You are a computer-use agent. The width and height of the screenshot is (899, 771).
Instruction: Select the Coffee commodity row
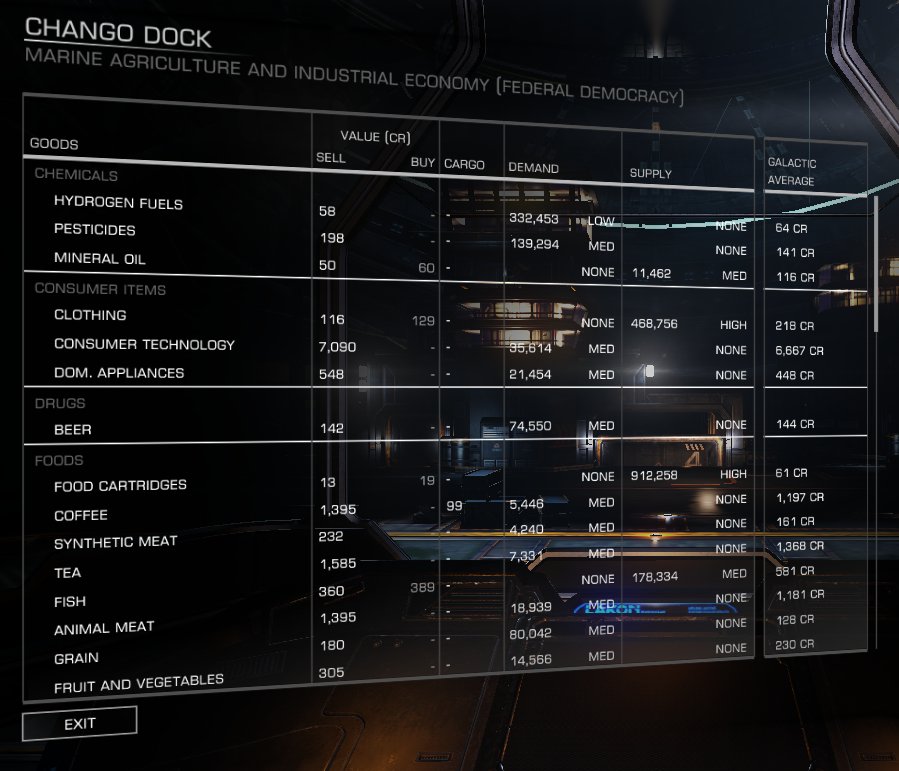[x=81, y=516]
